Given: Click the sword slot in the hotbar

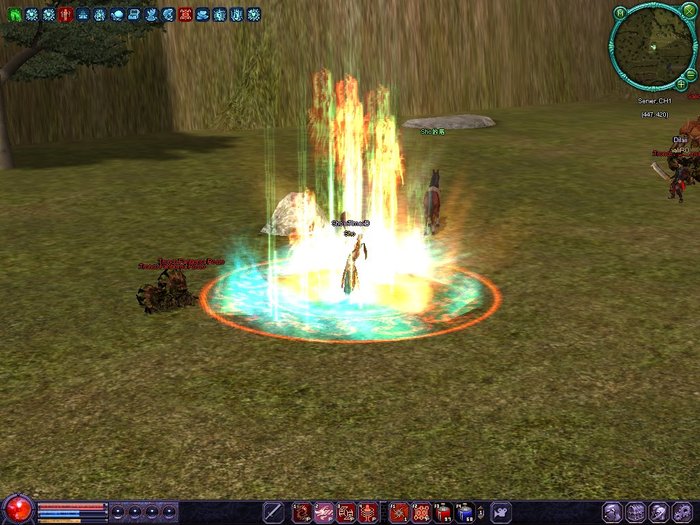Looking at the screenshot, I should pyautogui.click(x=273, y=512).
